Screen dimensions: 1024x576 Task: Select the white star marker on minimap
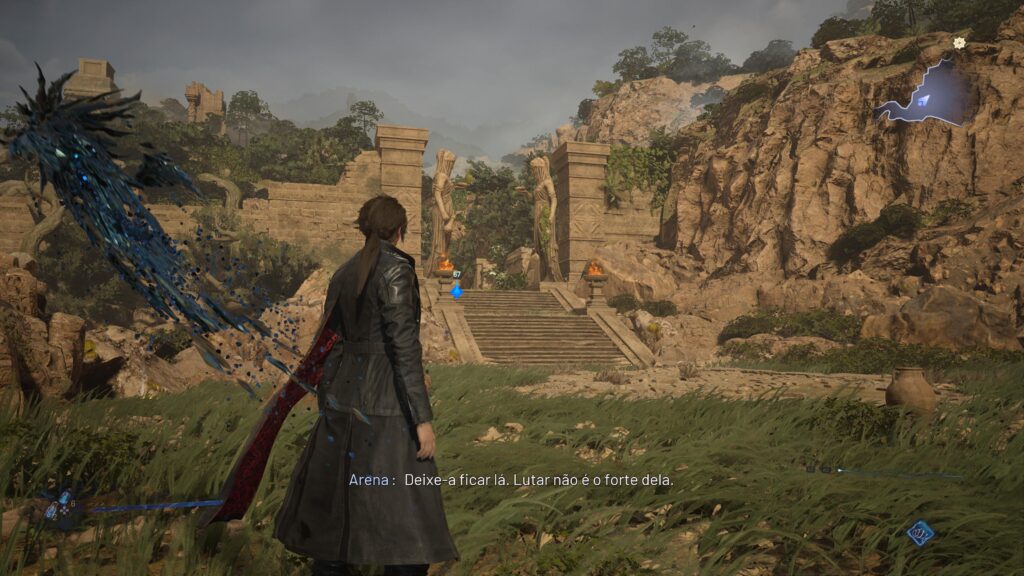click(x=960, y=43)
